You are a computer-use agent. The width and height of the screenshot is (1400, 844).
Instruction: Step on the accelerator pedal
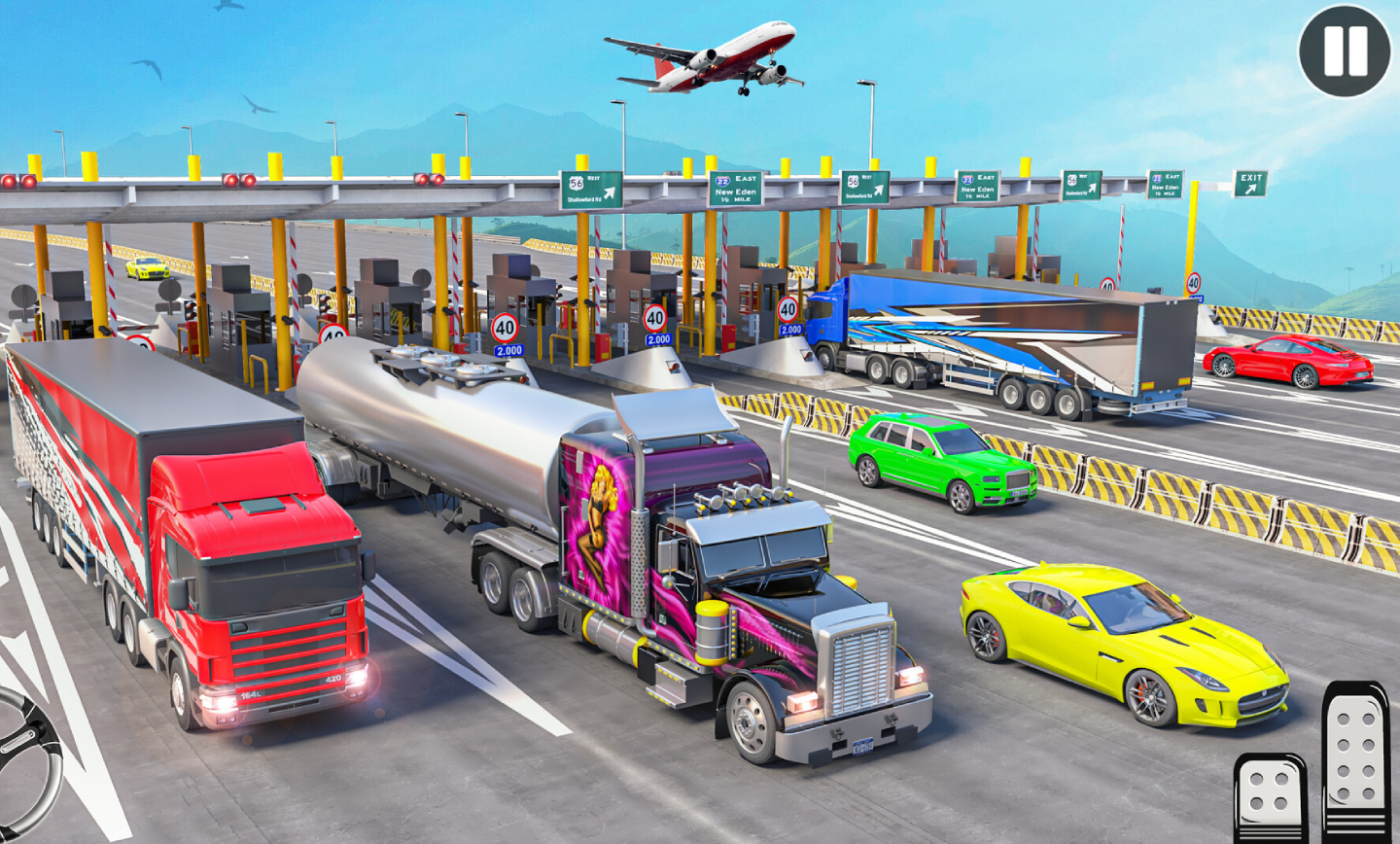pos(1356,763)
